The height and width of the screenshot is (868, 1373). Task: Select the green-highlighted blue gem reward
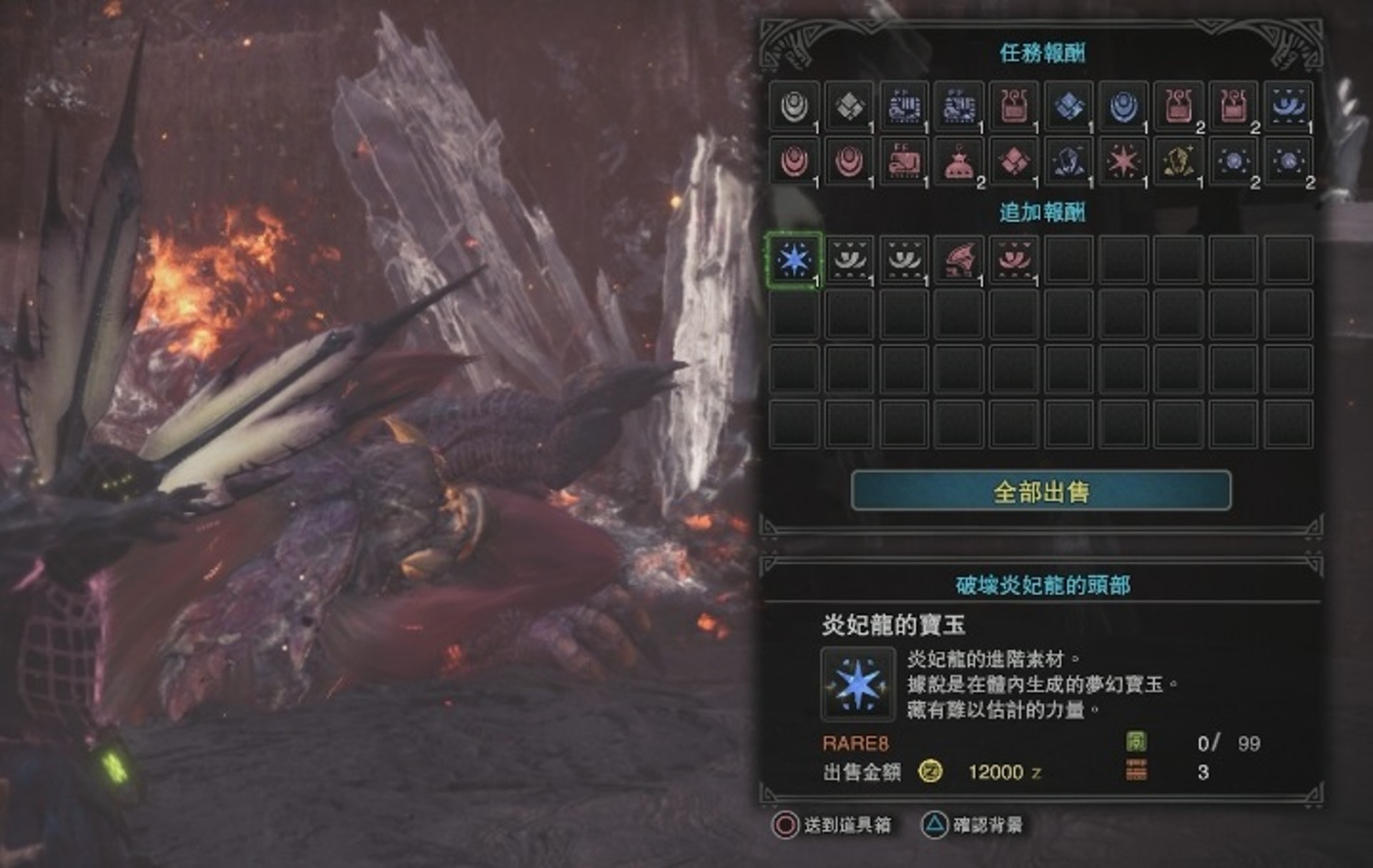(x=794, y=260)
